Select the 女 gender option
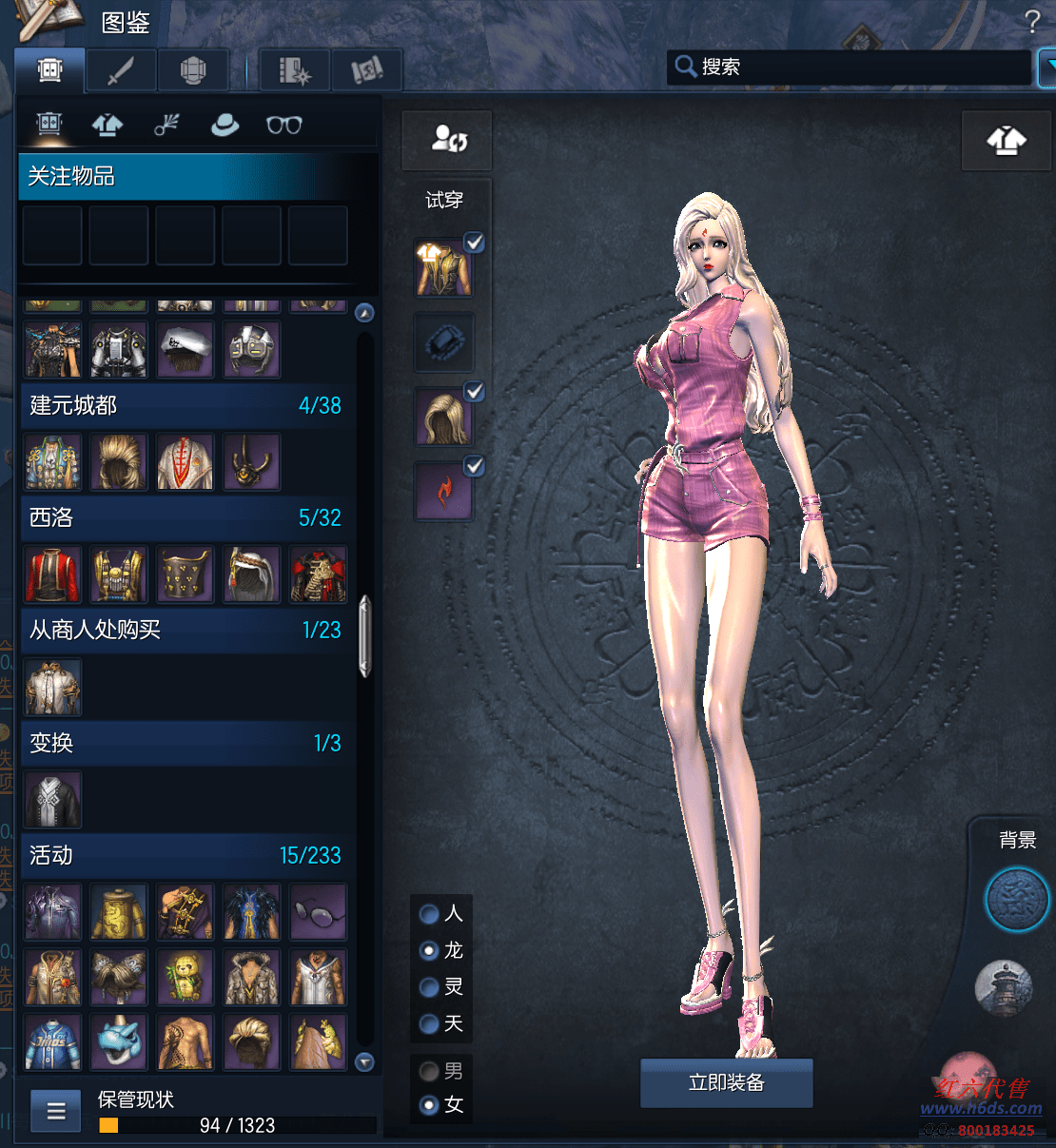This screenshot has height=1148, width=1056. click(x=430, y=1104)
